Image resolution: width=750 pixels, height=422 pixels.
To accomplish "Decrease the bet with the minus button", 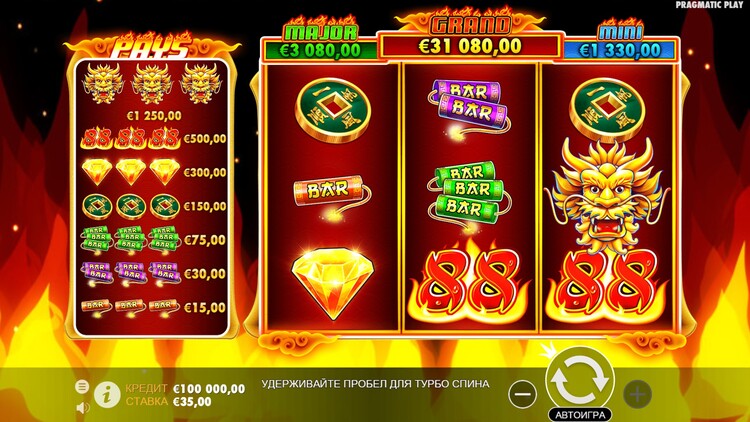I will click(522, 393).
